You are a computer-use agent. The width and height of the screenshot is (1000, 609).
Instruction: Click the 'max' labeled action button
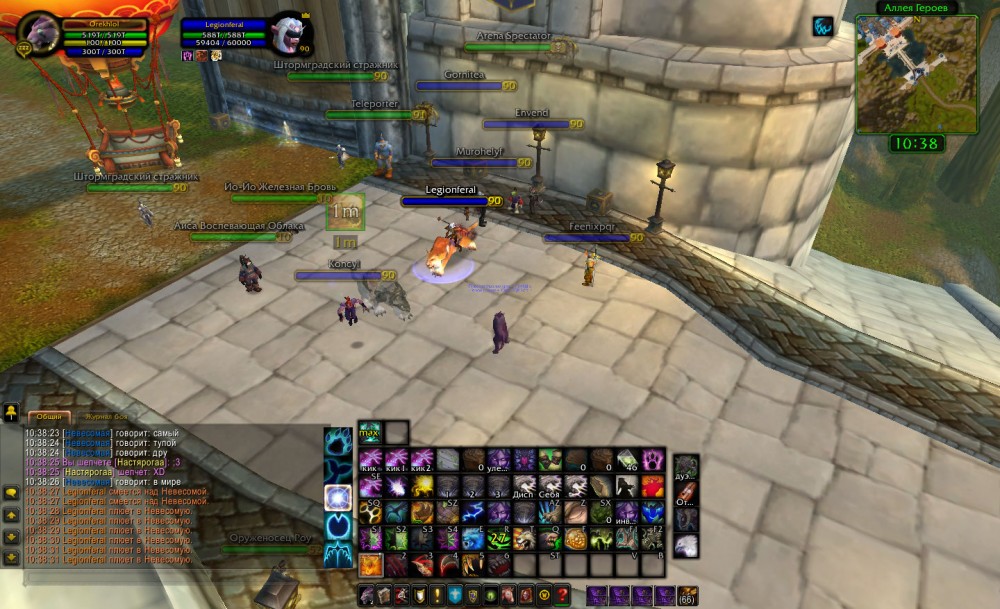(x=370, y=432)
